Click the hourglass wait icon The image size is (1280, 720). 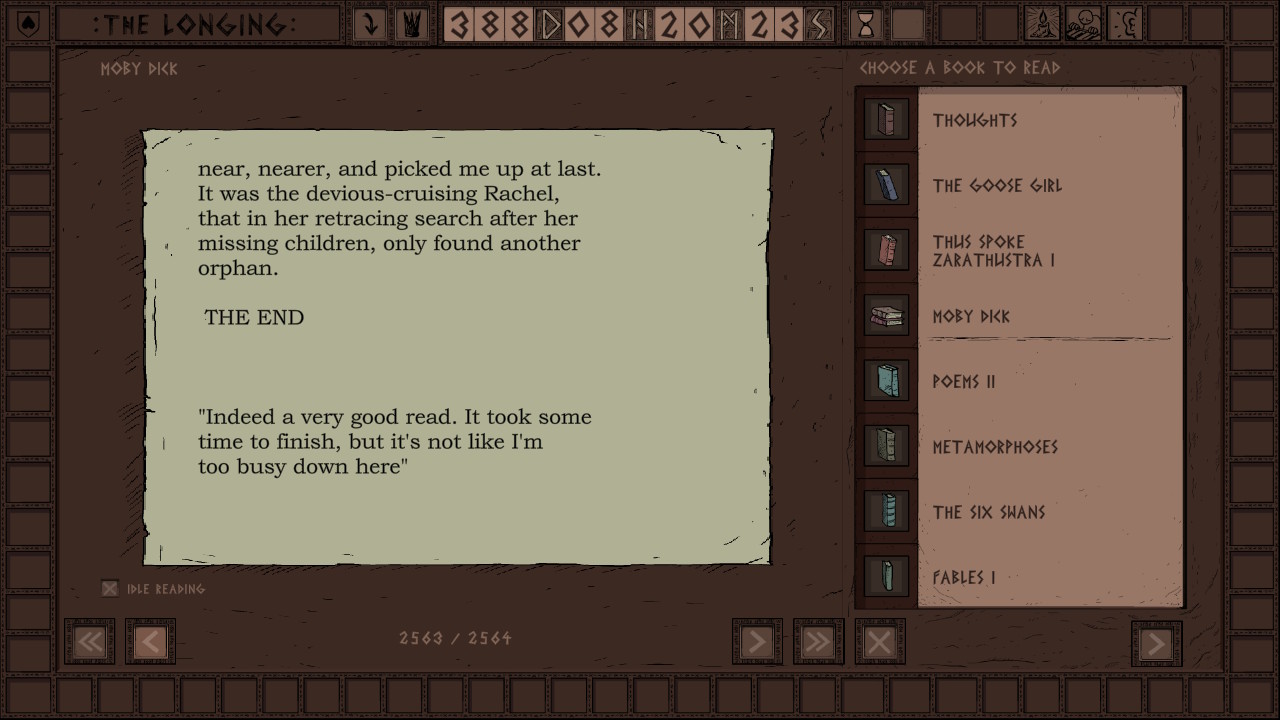pos(866,24)
